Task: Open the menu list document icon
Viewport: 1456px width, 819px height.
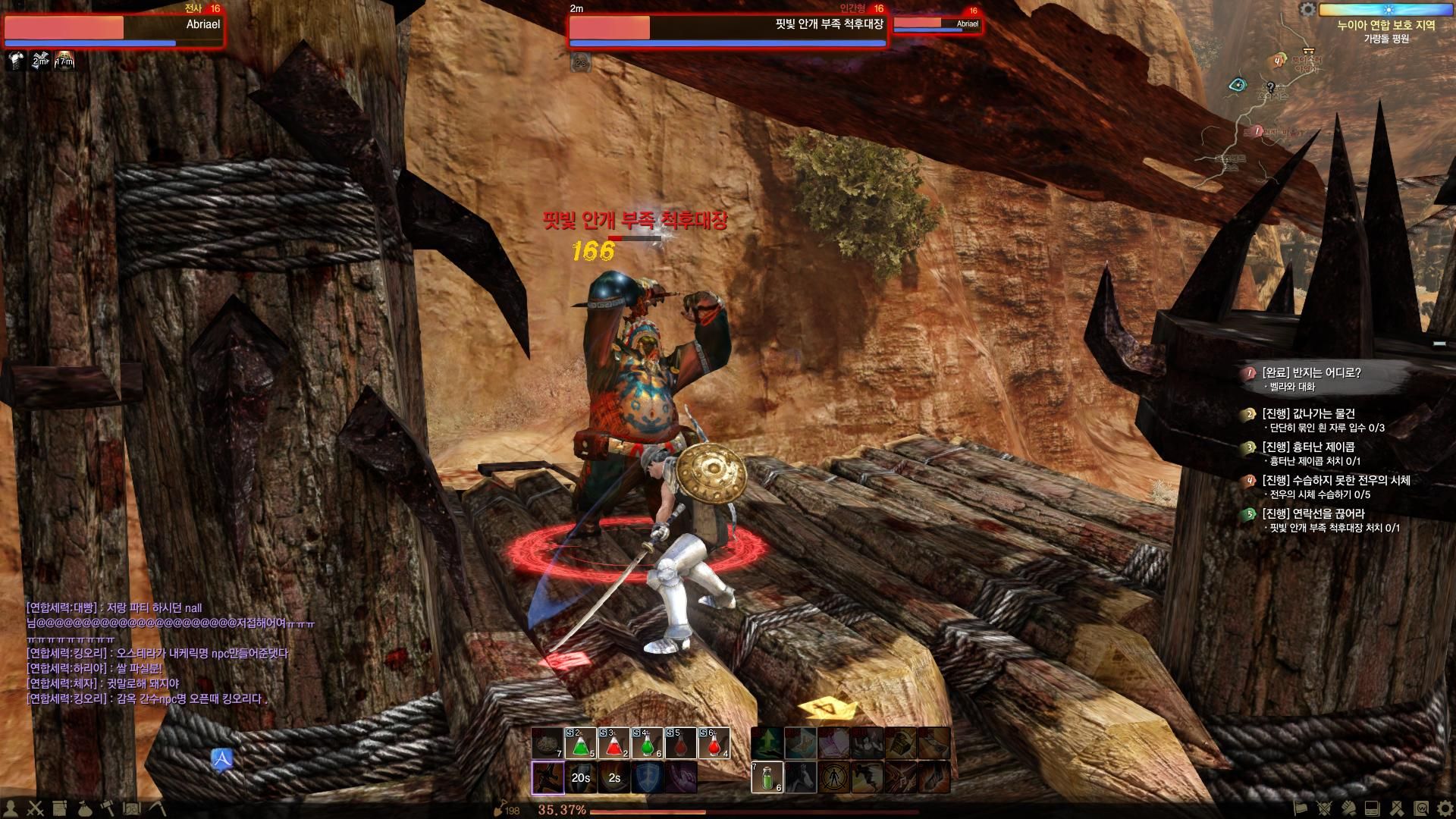Action: point(1371,808)
